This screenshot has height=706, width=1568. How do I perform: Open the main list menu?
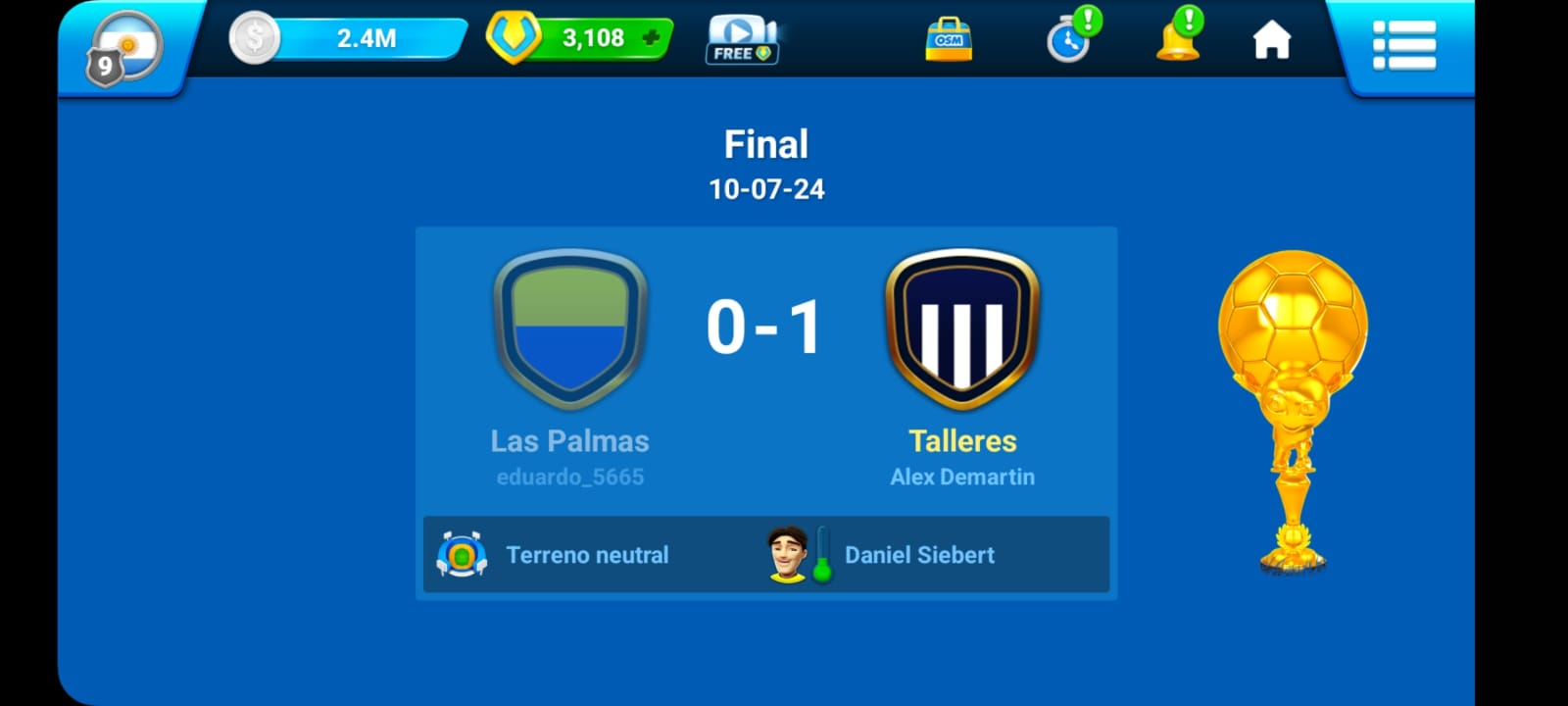tap(1403, 45)
